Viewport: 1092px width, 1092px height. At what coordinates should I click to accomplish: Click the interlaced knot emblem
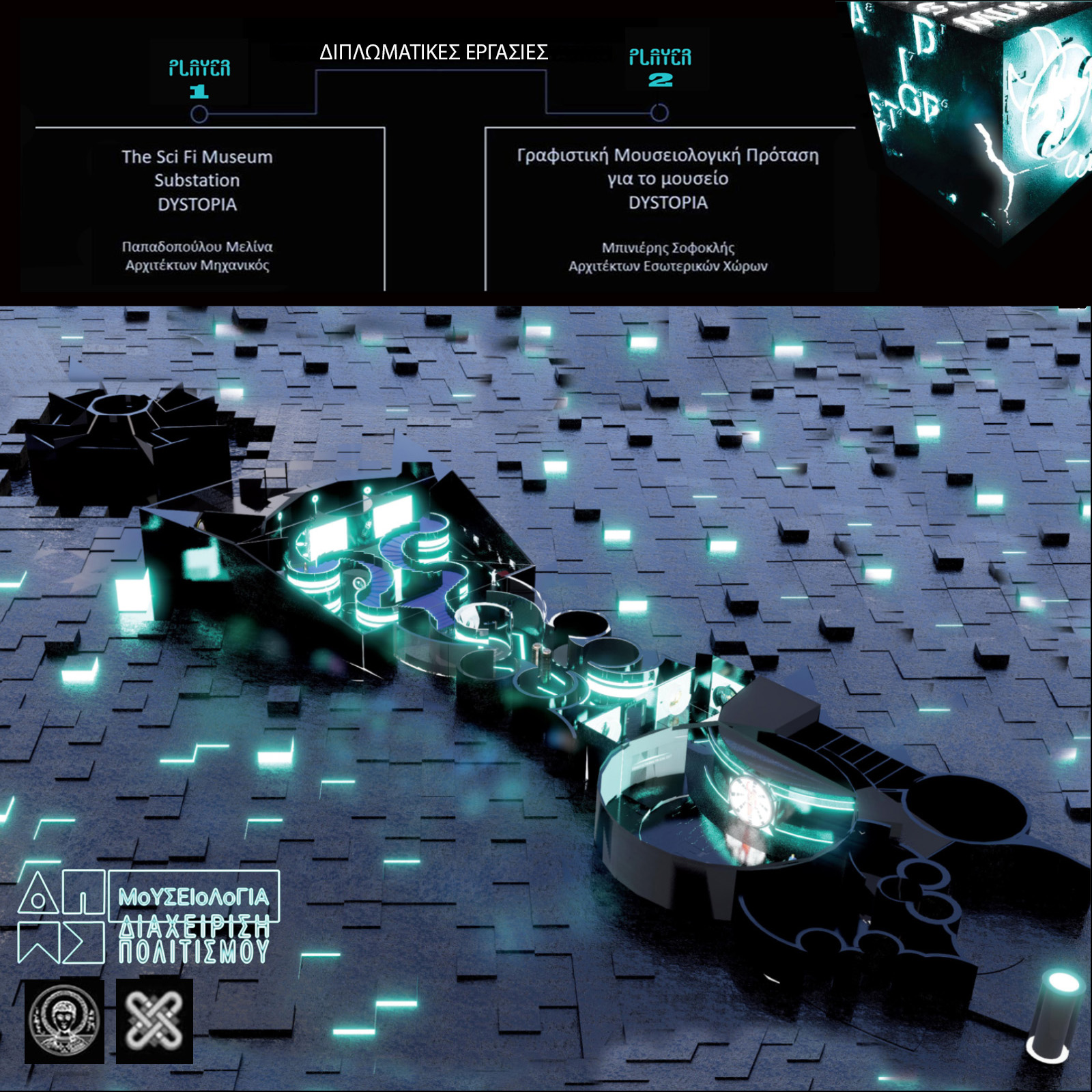coord(154,1021)
